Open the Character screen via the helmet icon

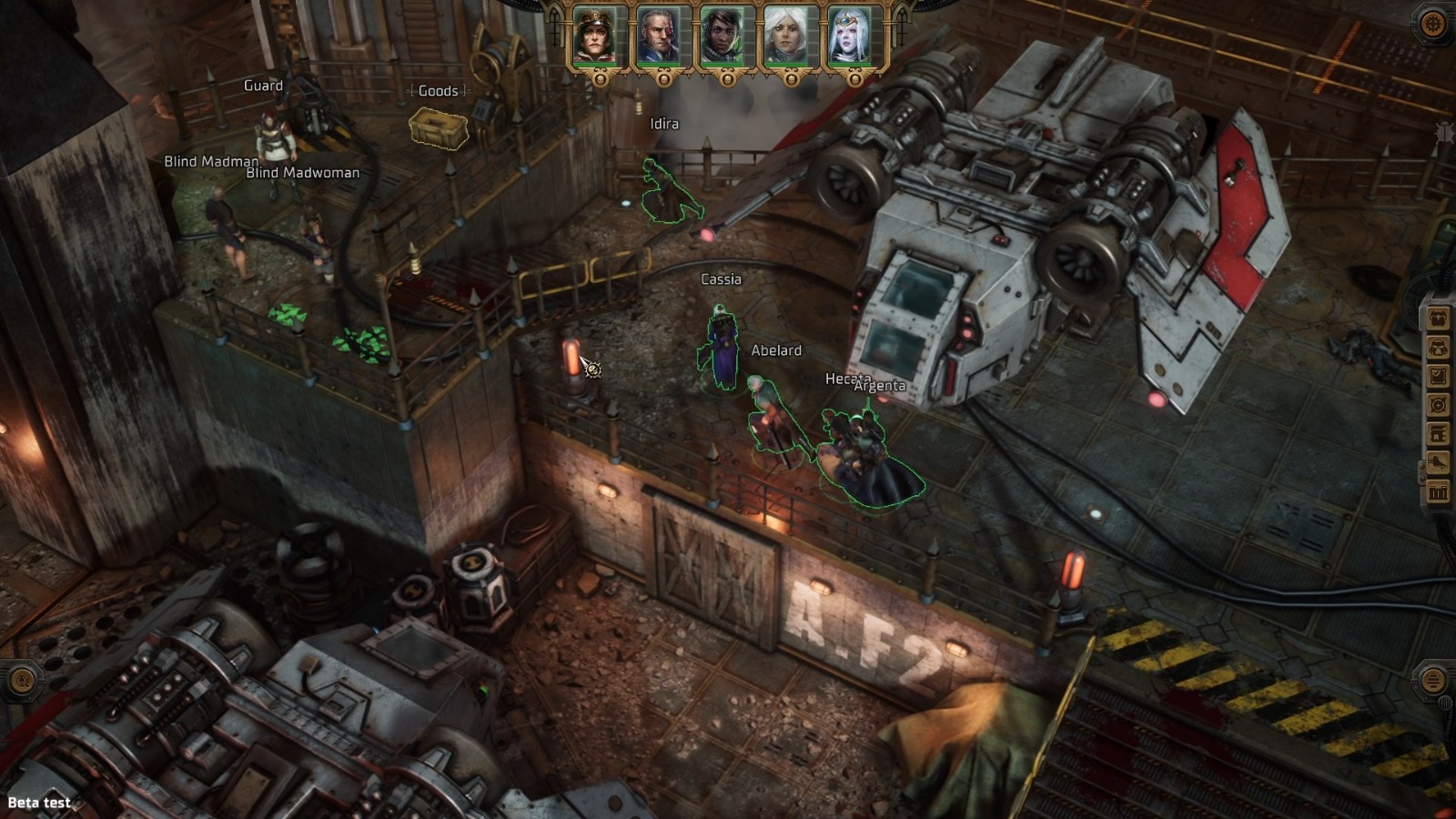[1439, 347]
